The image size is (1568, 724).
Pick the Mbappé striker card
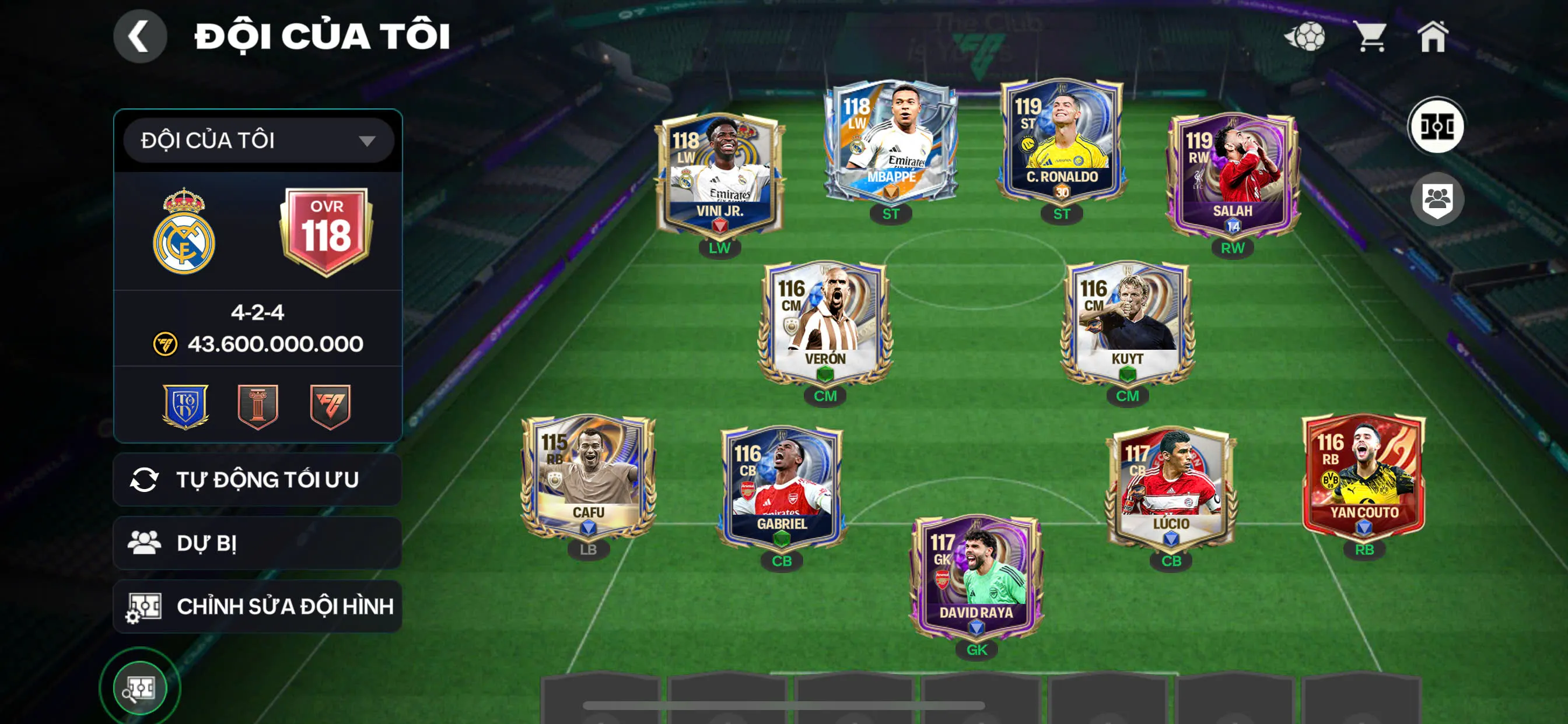[x=891, y=143]
